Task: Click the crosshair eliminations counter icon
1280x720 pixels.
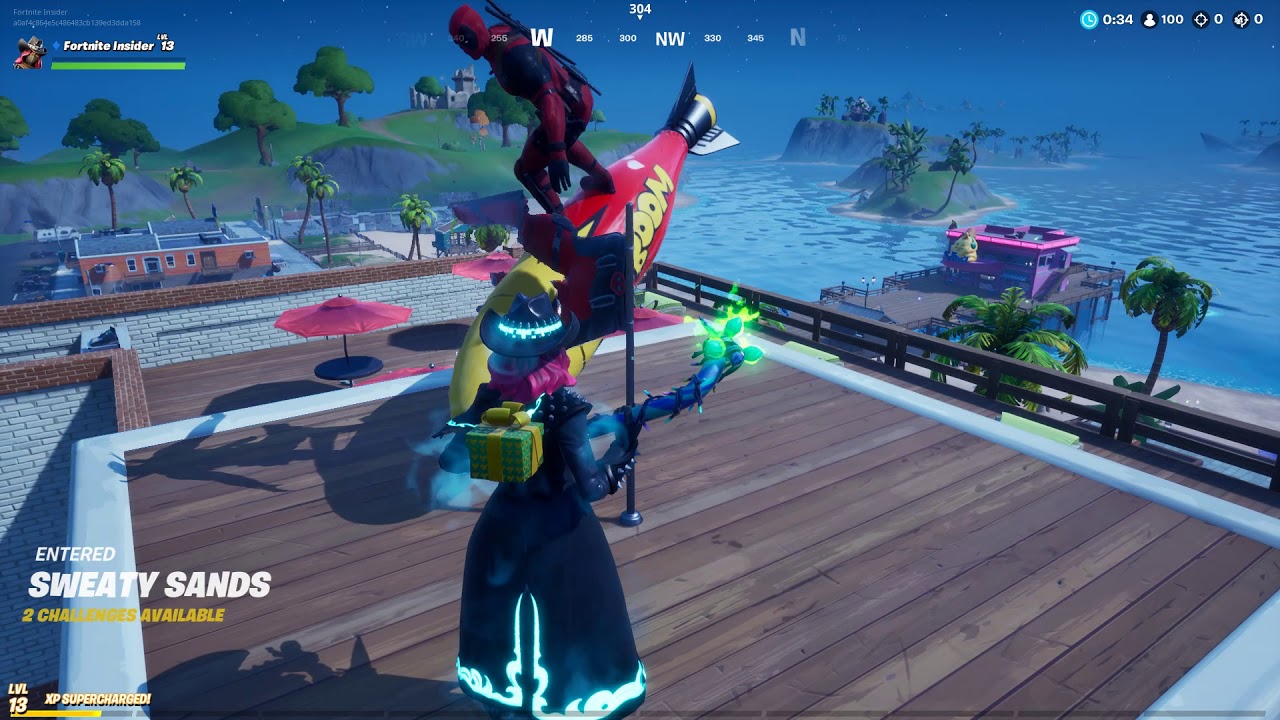Action: pyautogui.click(x=1198, y=18)
